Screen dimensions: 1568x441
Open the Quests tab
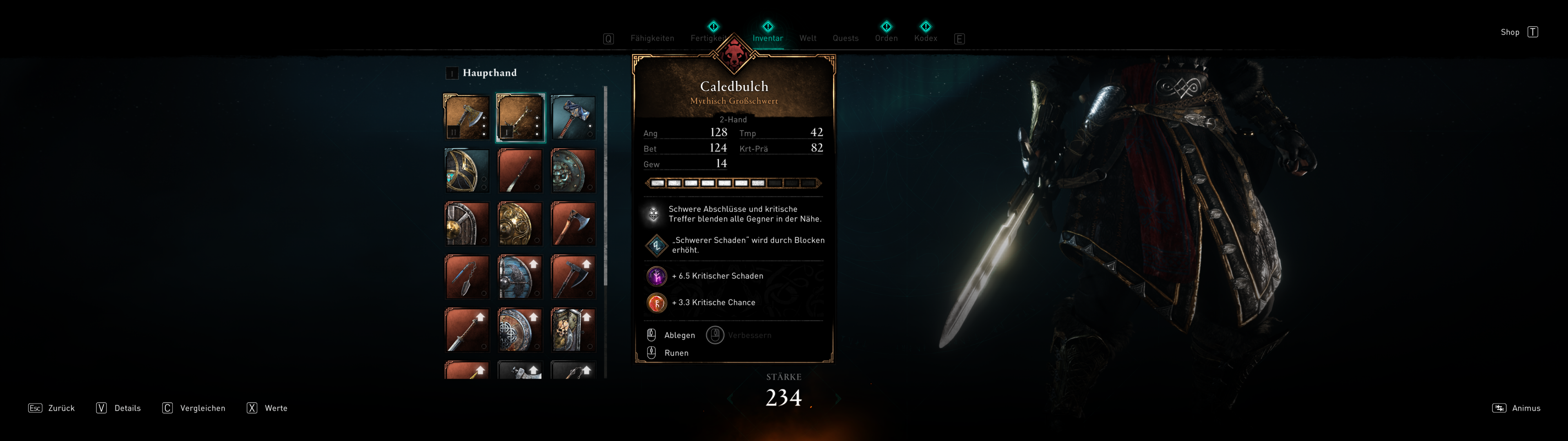(846, 38)
